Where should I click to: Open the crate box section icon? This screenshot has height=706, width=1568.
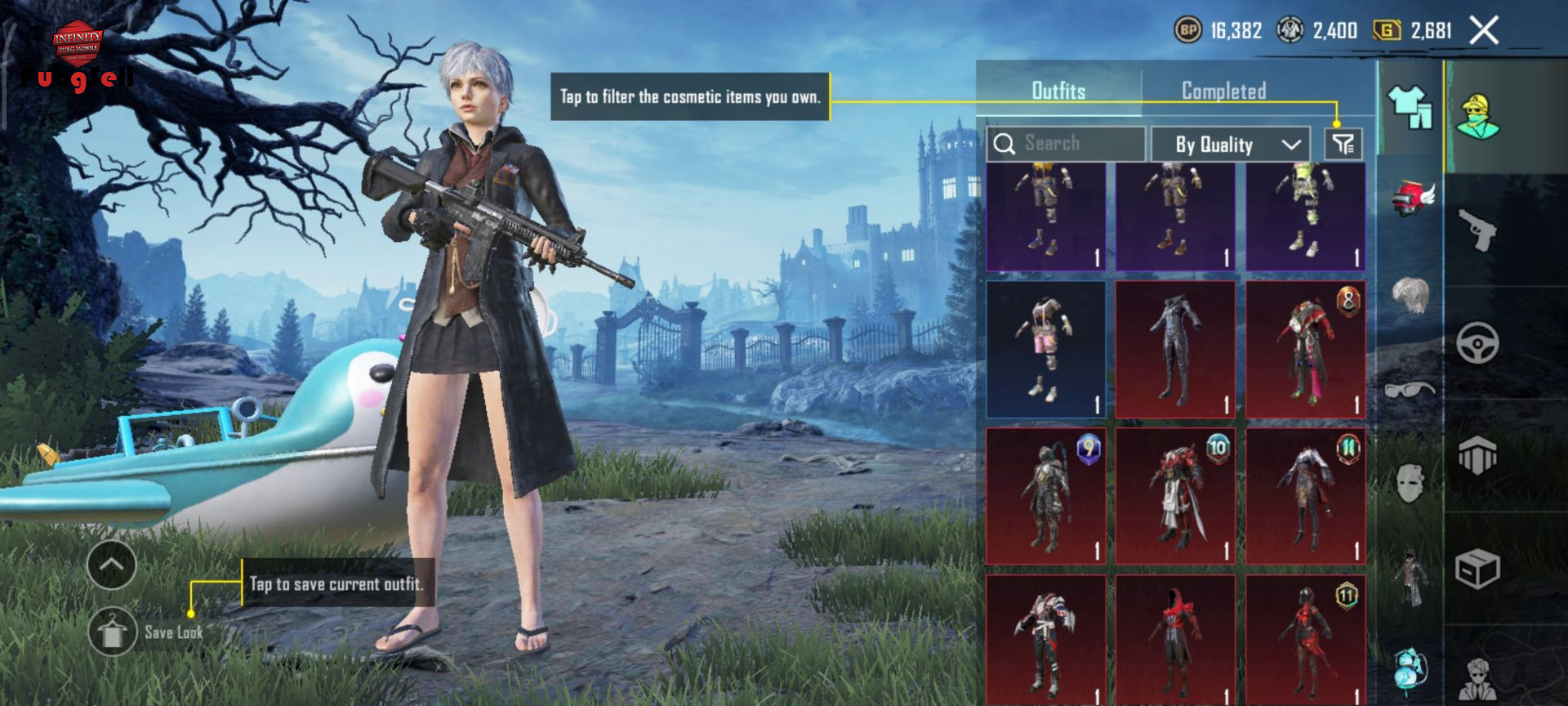pos(1477,570)
